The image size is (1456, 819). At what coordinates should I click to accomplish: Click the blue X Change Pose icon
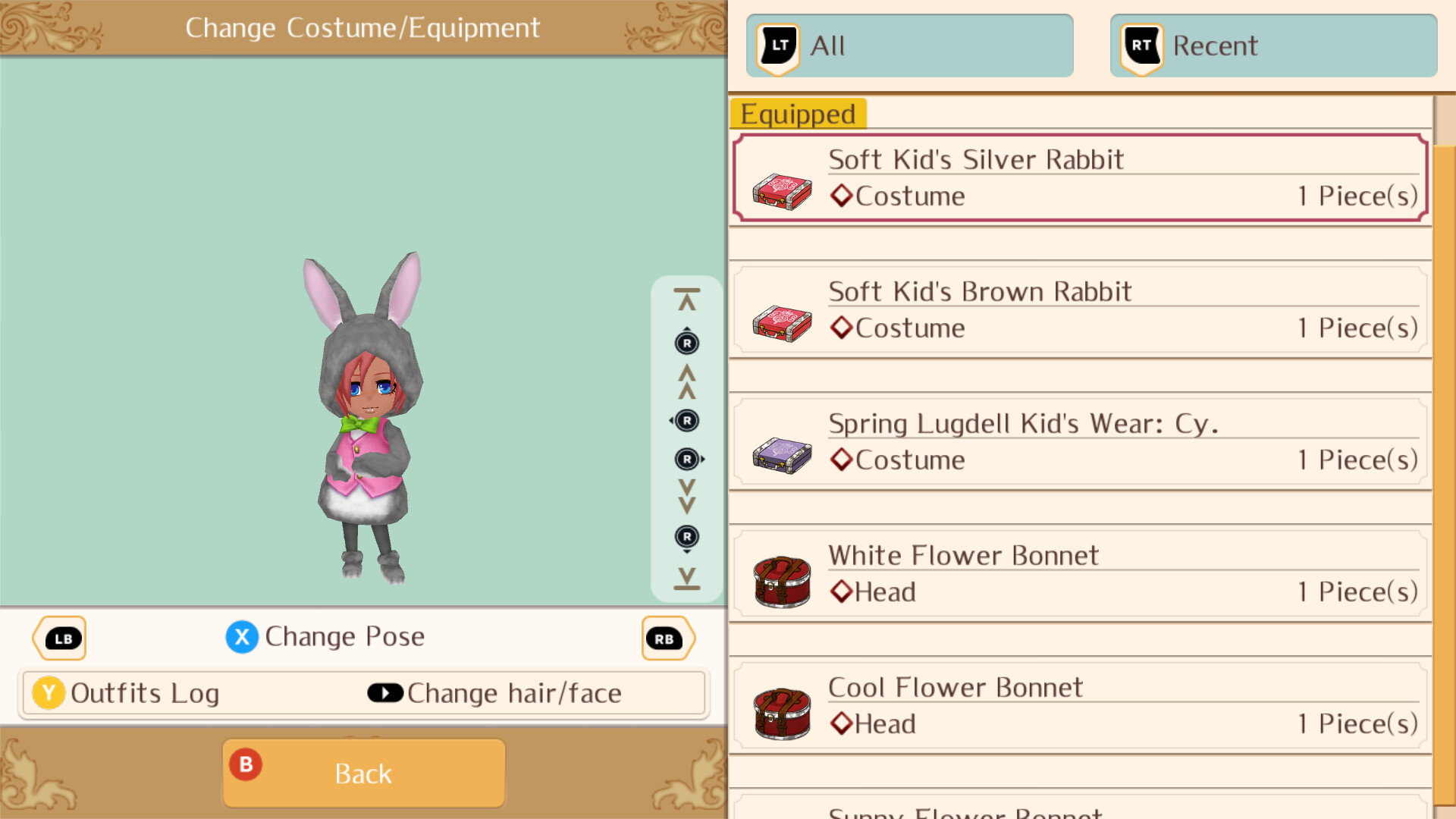click(241, 637)
